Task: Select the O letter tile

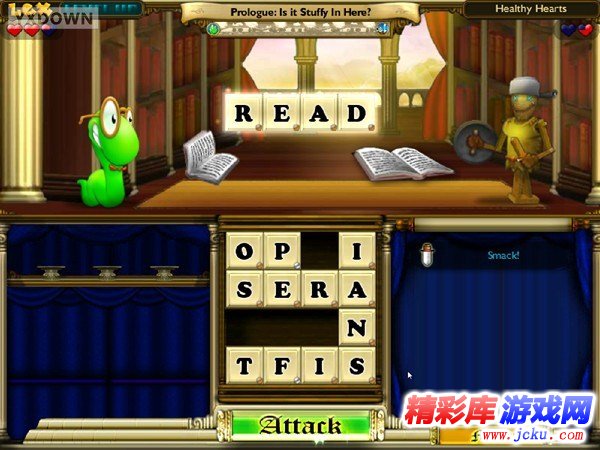Action: point(244,250)
